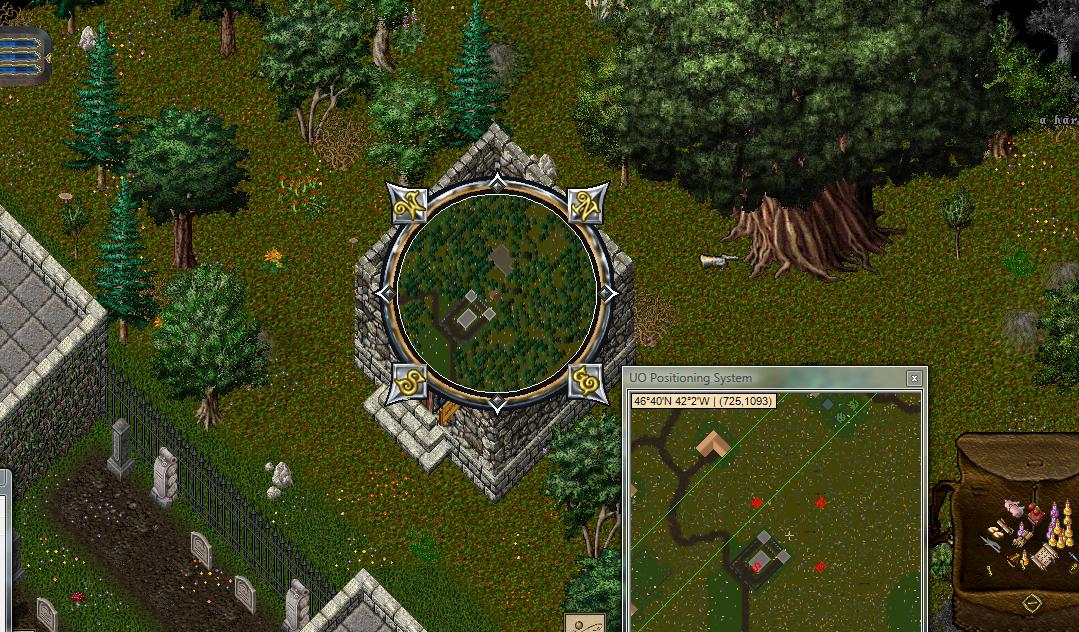This screenshot has width=1079, height=632.
Task: Select the N compass corner on the radar
Action: (587, 207)
